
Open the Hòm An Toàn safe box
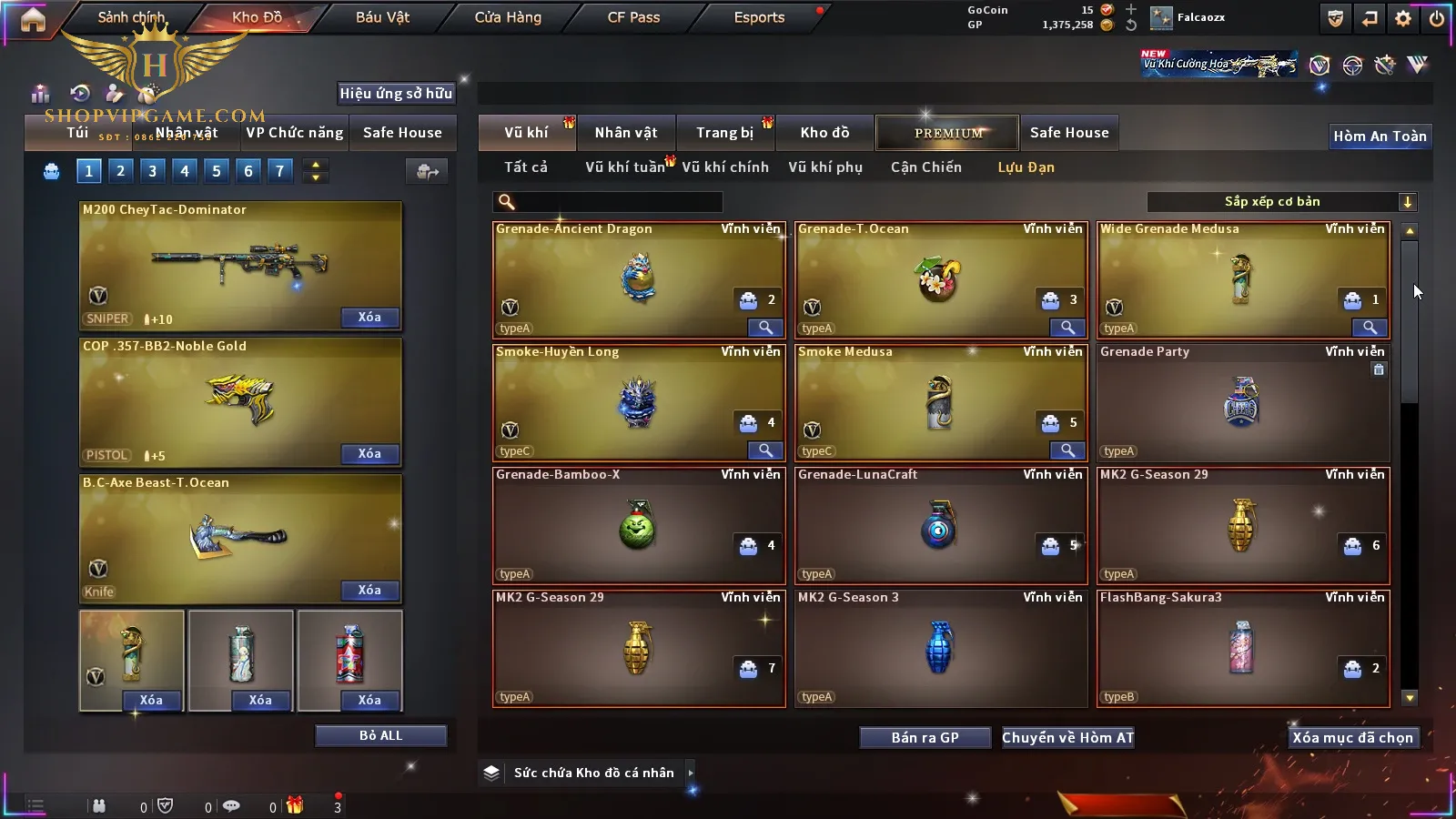click(1380, 136)
